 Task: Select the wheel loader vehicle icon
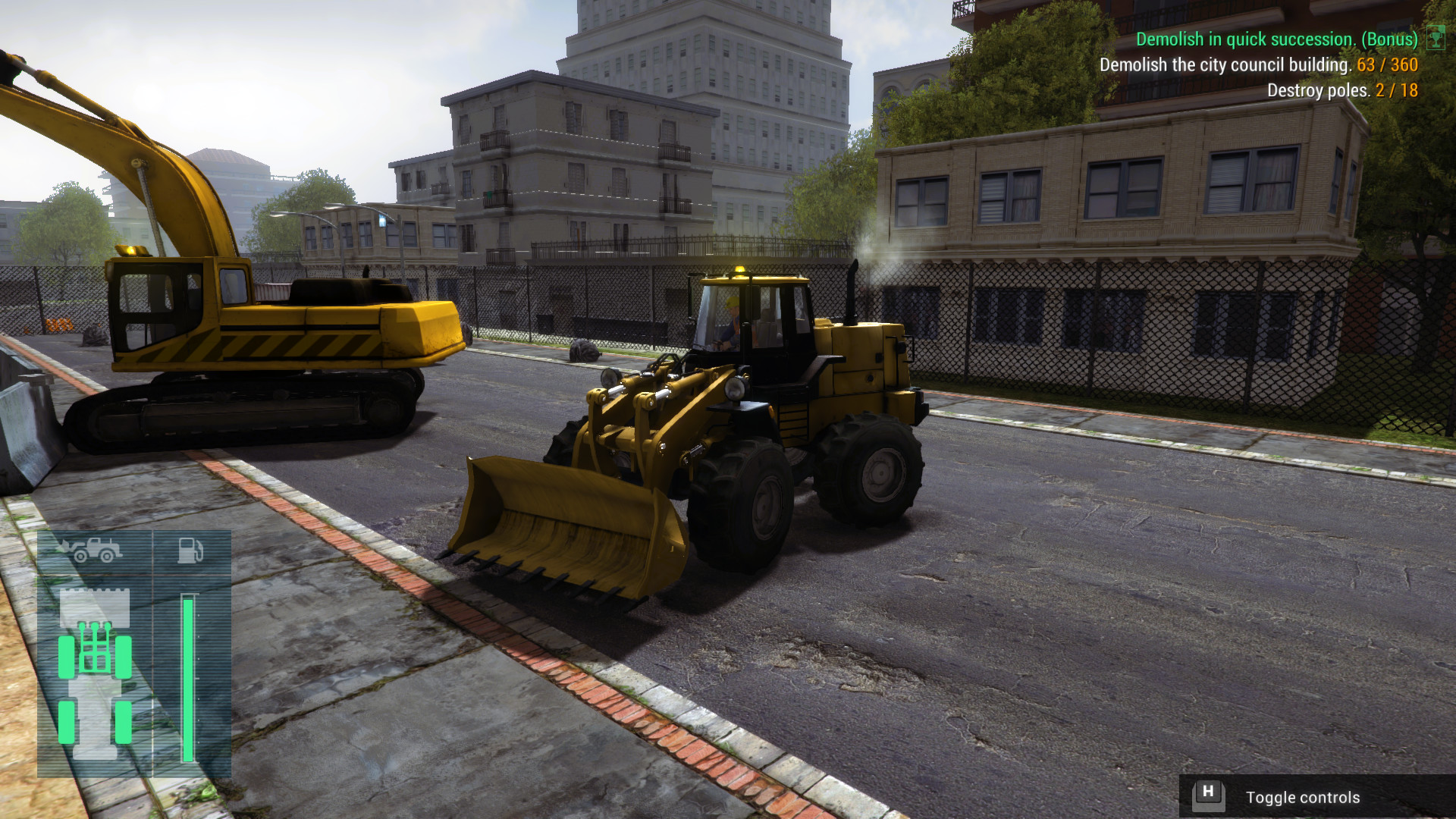[x=94, y=551]
